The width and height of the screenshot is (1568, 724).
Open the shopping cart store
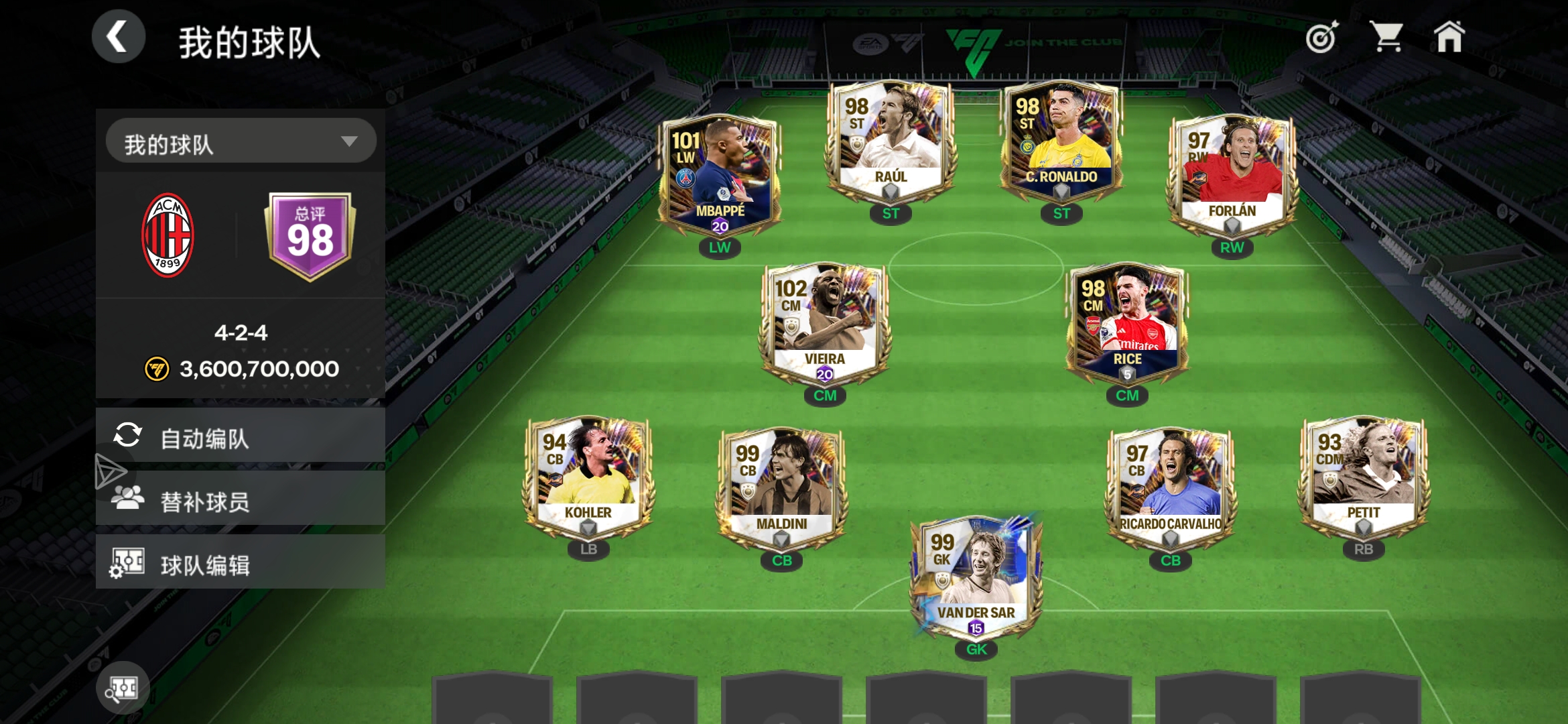pyautogui.click(x=1386, y=37)
